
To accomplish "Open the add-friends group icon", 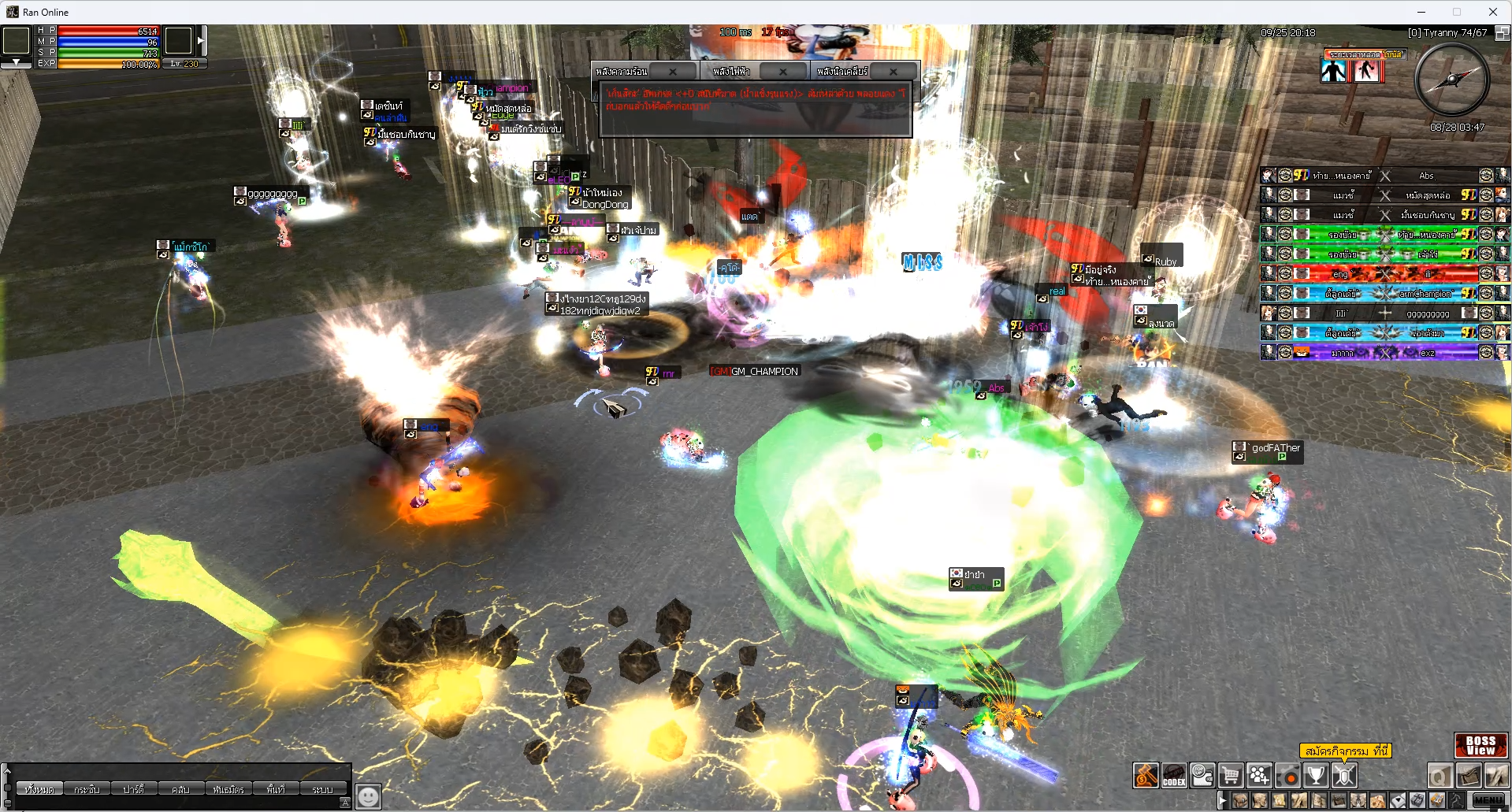I will pyautogui.click(x=1259, y=776).
